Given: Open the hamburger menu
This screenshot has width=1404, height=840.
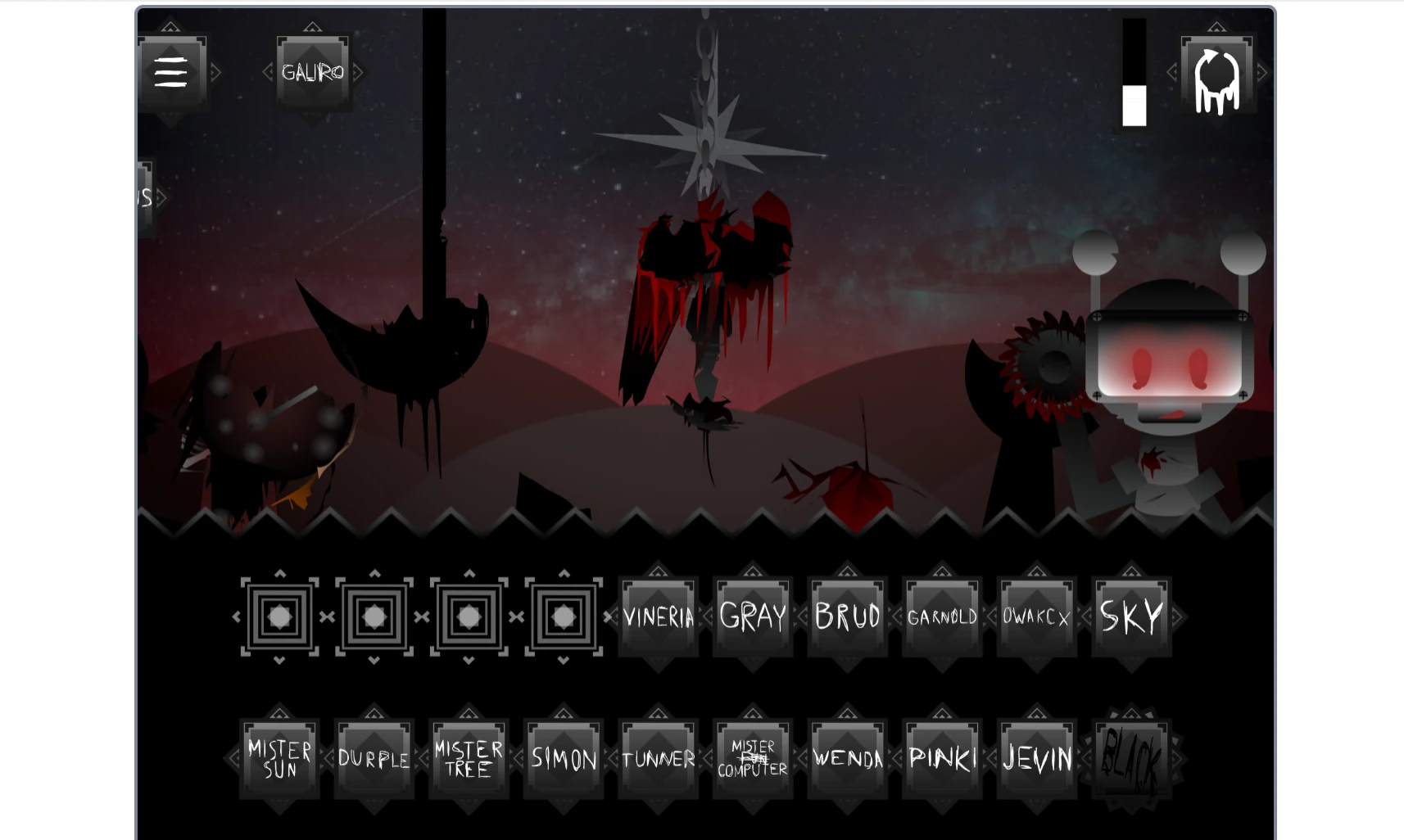Looking at the screenshot, I should point(171,72).
